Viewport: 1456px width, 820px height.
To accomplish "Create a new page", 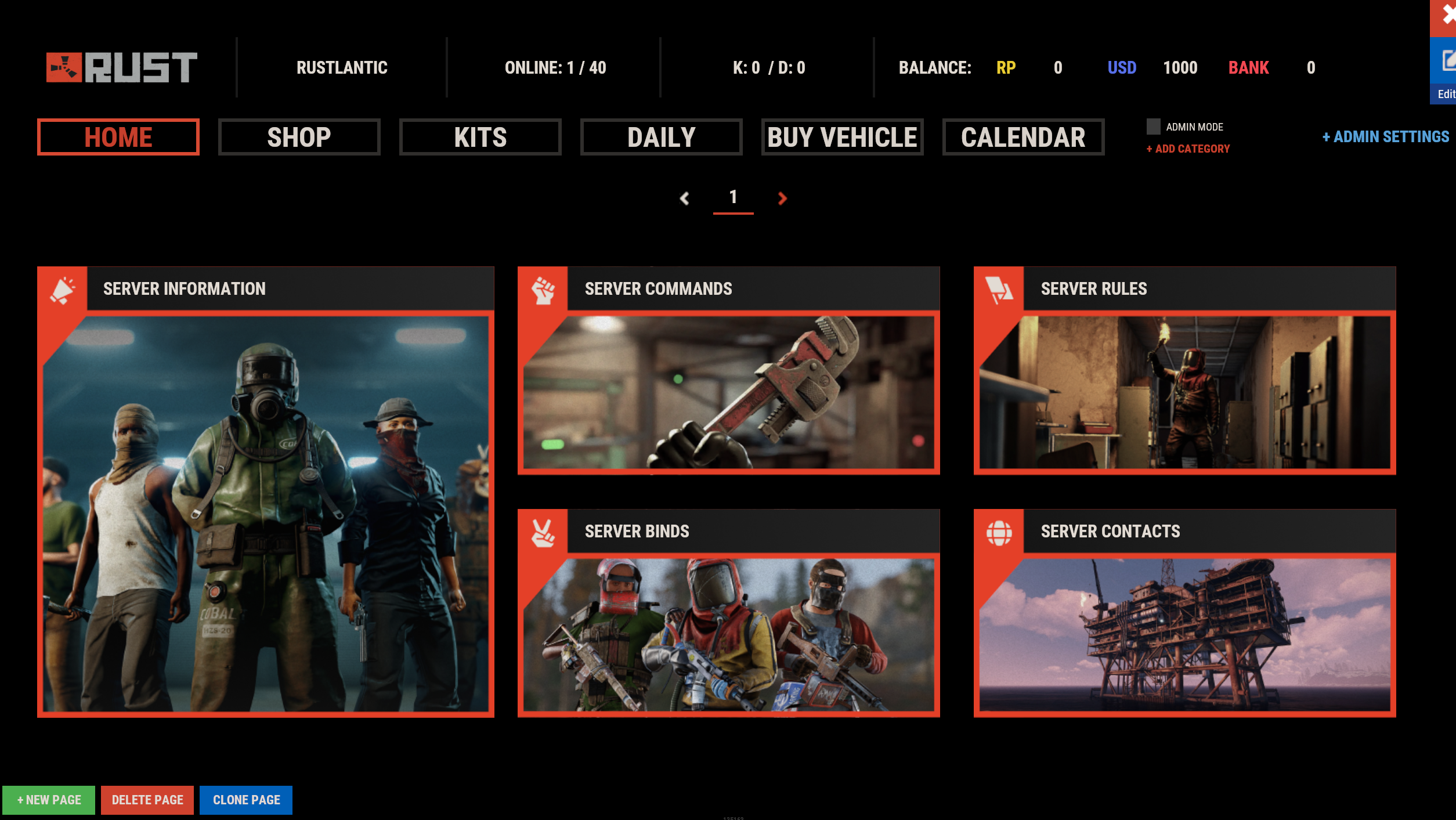I will click(x=49, y=800).
